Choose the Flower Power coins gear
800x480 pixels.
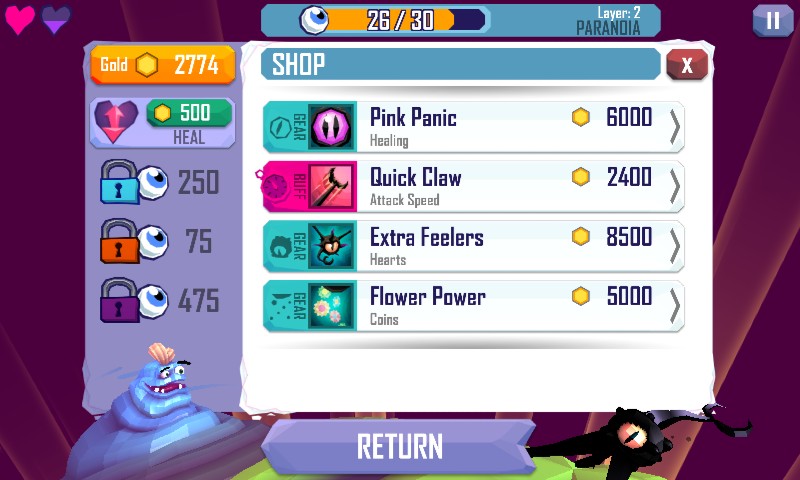(474, 306)
